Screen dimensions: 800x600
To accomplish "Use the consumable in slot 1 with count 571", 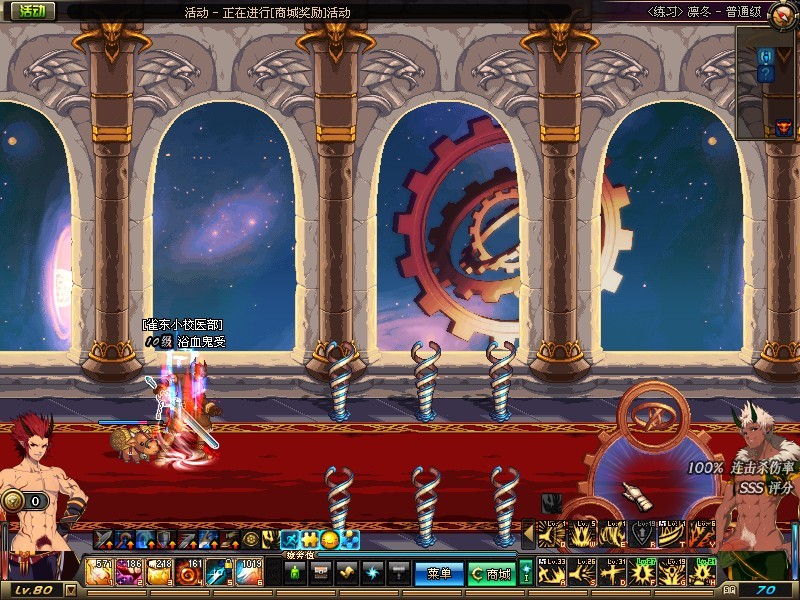I will pyautogui.click(x=100, y=574).
